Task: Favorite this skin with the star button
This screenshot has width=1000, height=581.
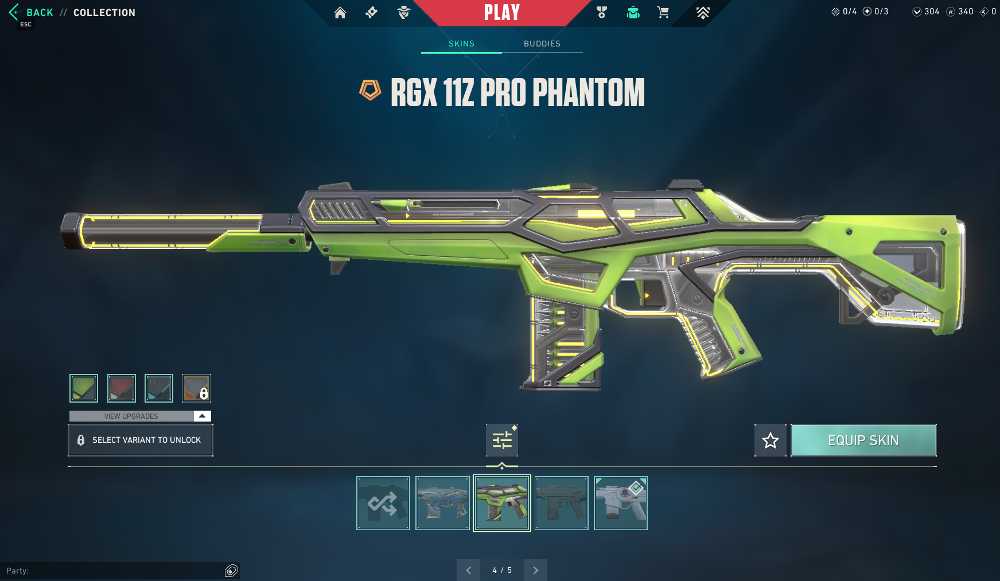Action: [x=770, y=440]
